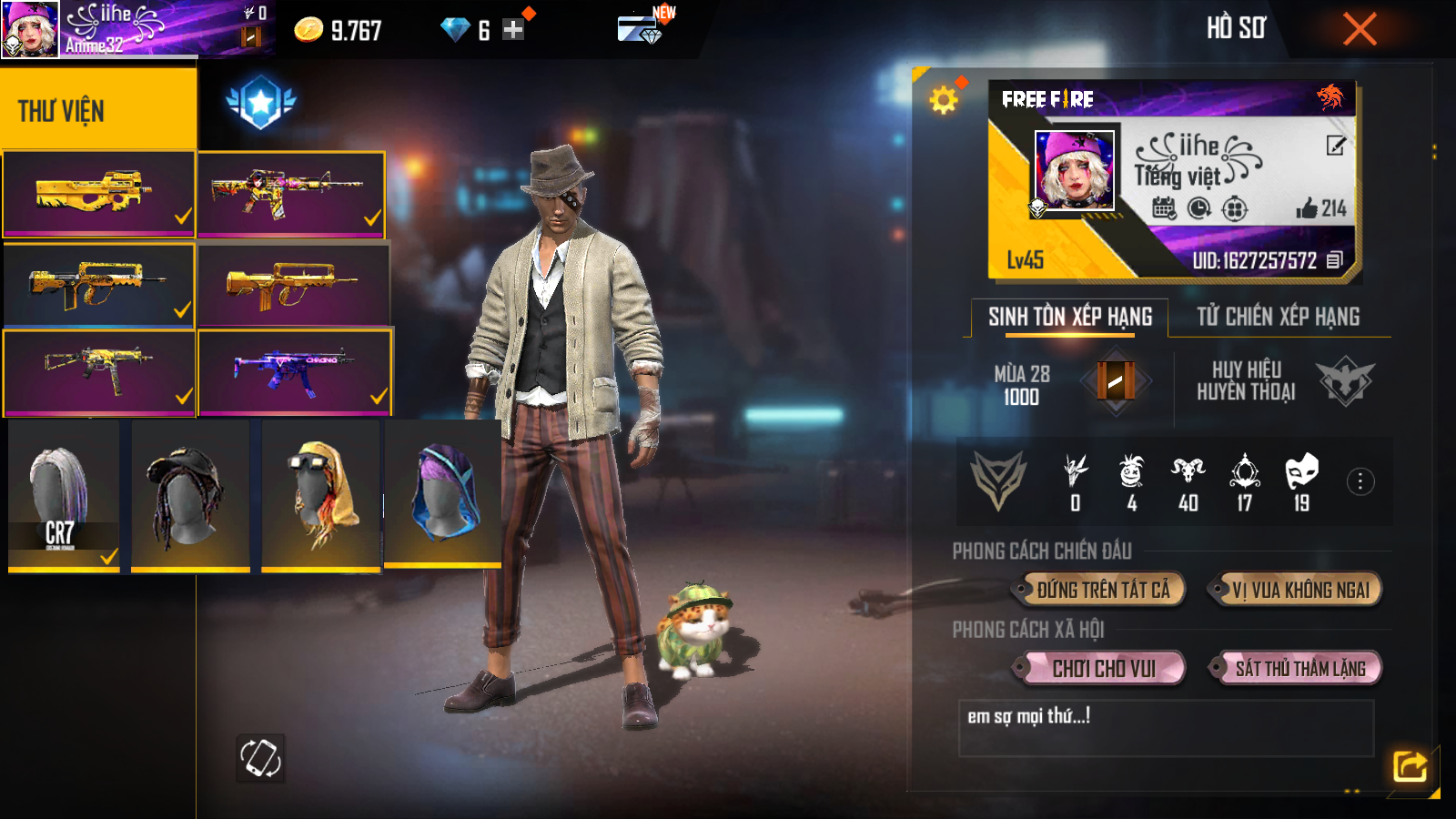Edit the player name card

1335,146
